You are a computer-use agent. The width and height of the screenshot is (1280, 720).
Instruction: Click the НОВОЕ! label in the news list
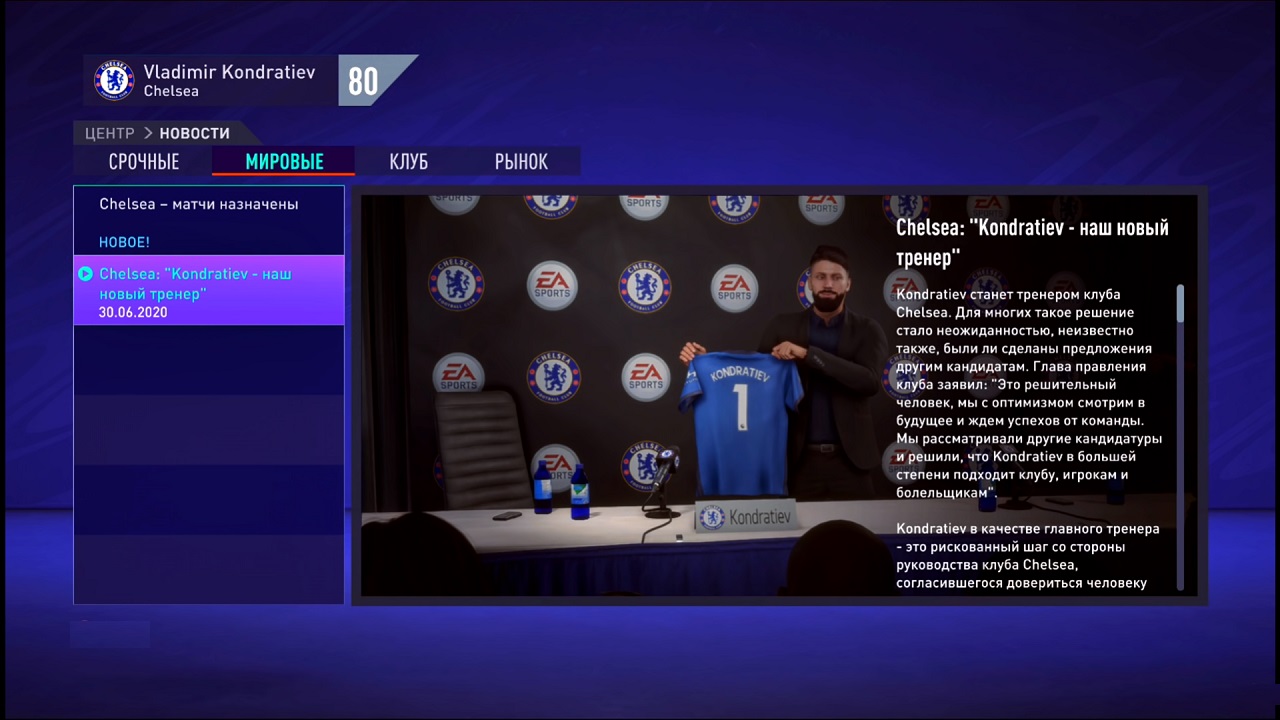coord(123,242)
